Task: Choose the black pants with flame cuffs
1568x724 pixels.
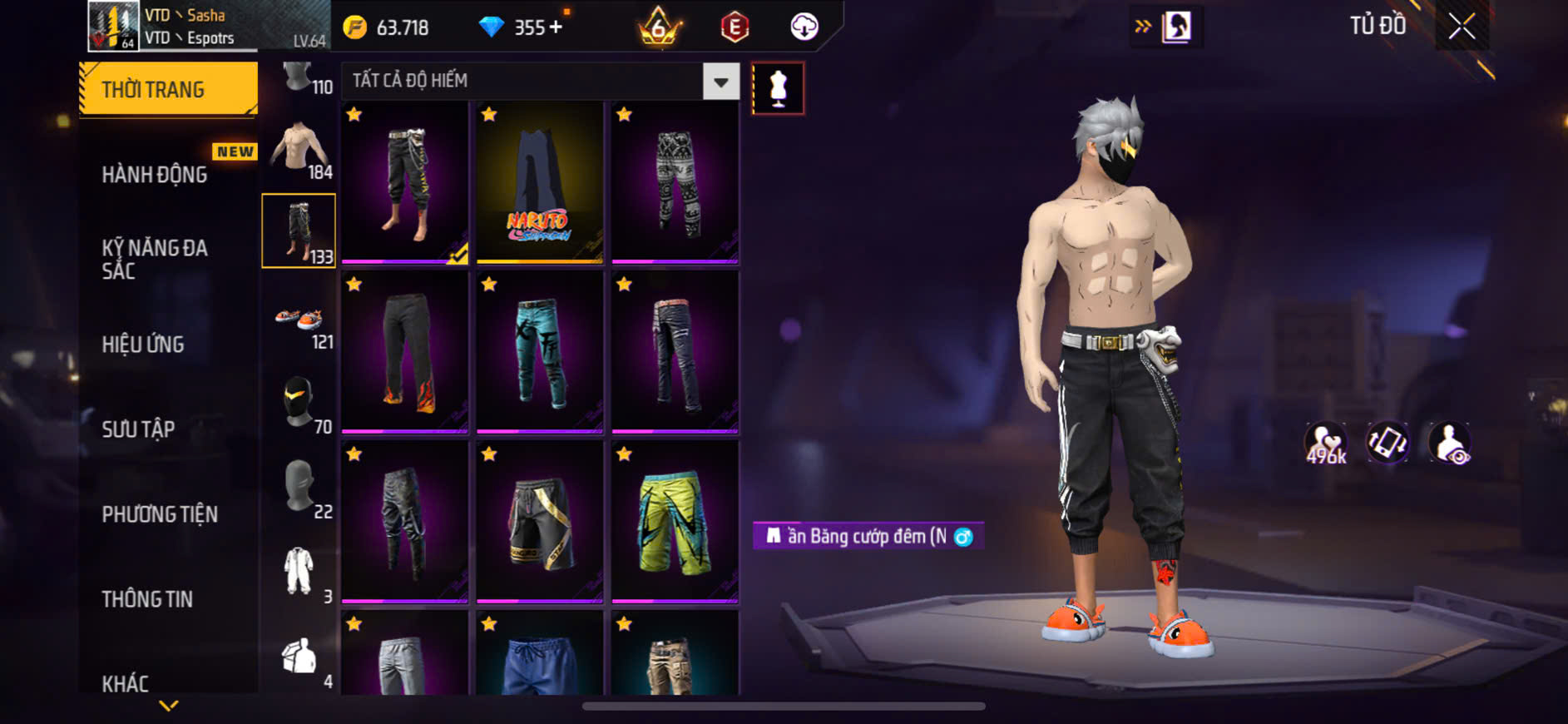Action: (x=404, y=353)
